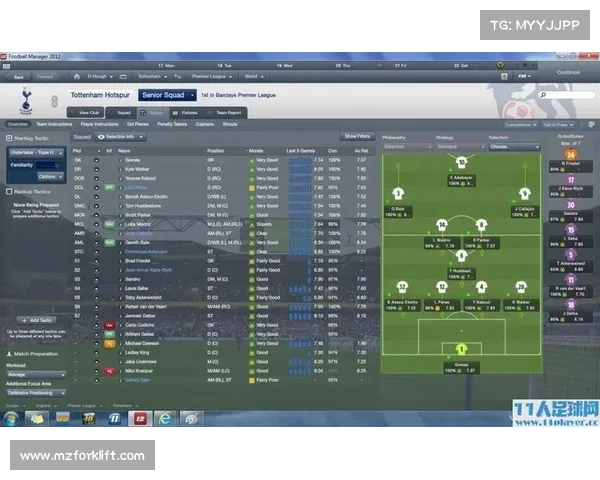Open the Windows Start menu
The image size is (600, 480).
coord(9,418)
